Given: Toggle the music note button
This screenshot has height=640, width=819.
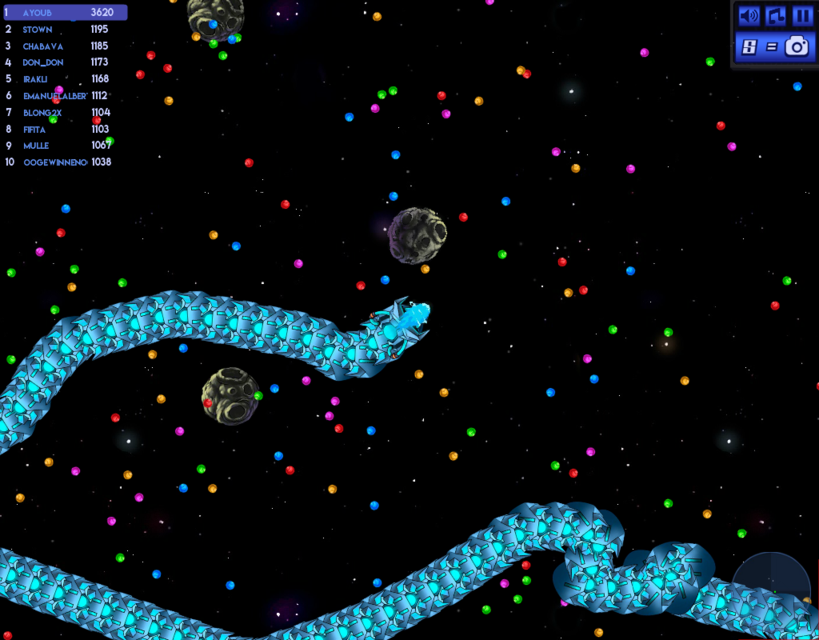Looking at the screenshot, I should tap(775, 16).
